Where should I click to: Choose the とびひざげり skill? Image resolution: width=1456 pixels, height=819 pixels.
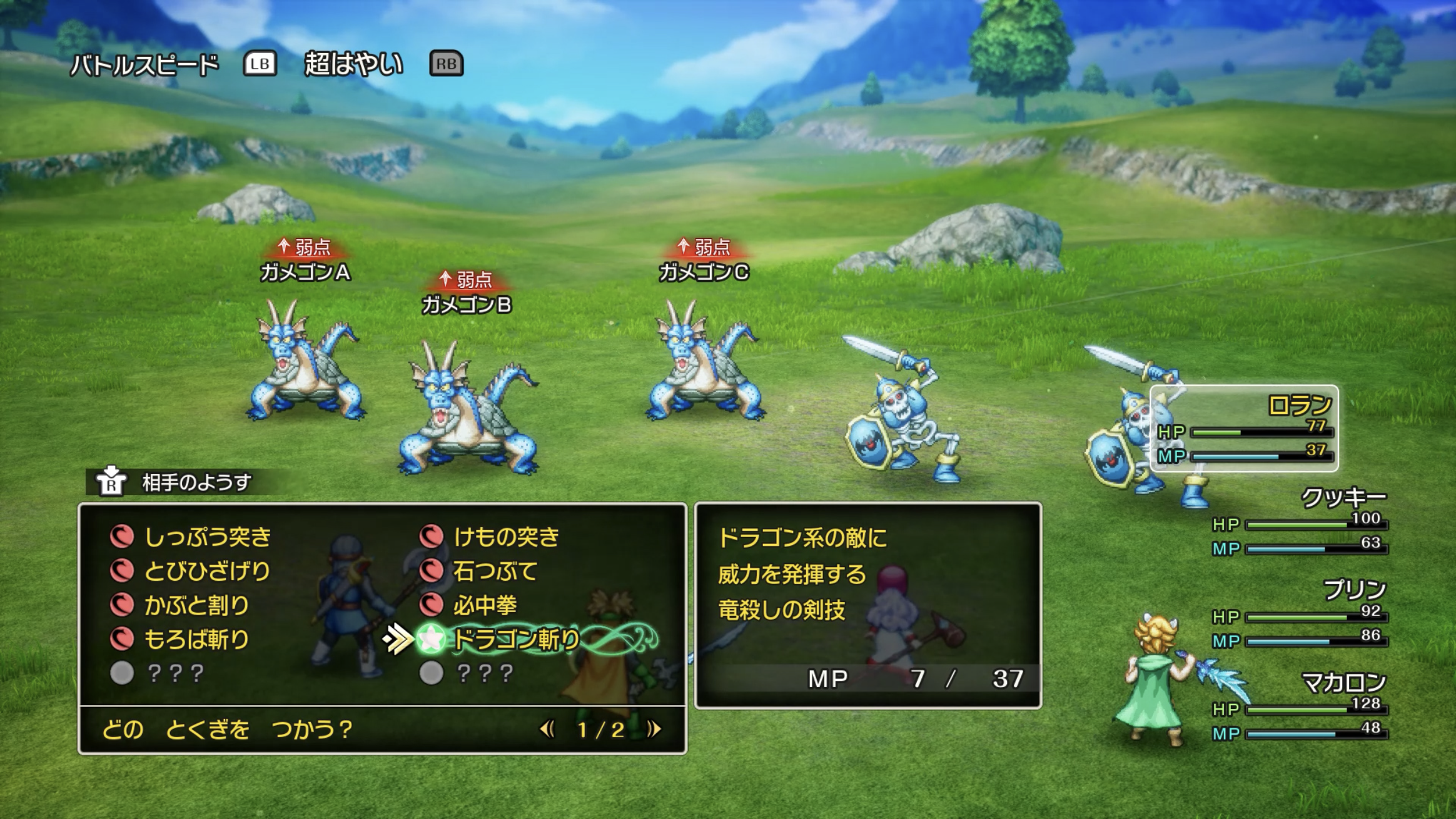(207, 571)
